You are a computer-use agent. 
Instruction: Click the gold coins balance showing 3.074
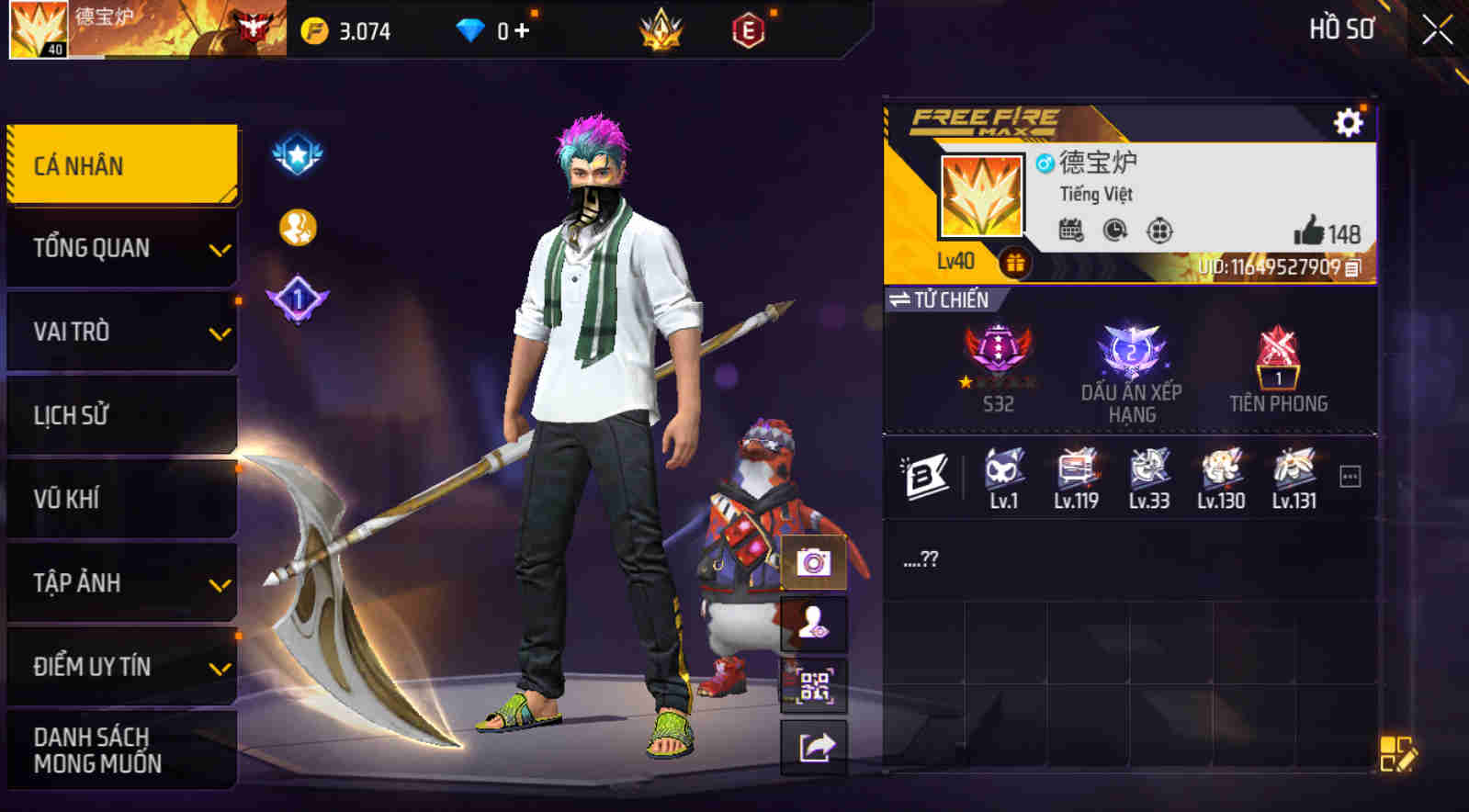coord(342,30)
